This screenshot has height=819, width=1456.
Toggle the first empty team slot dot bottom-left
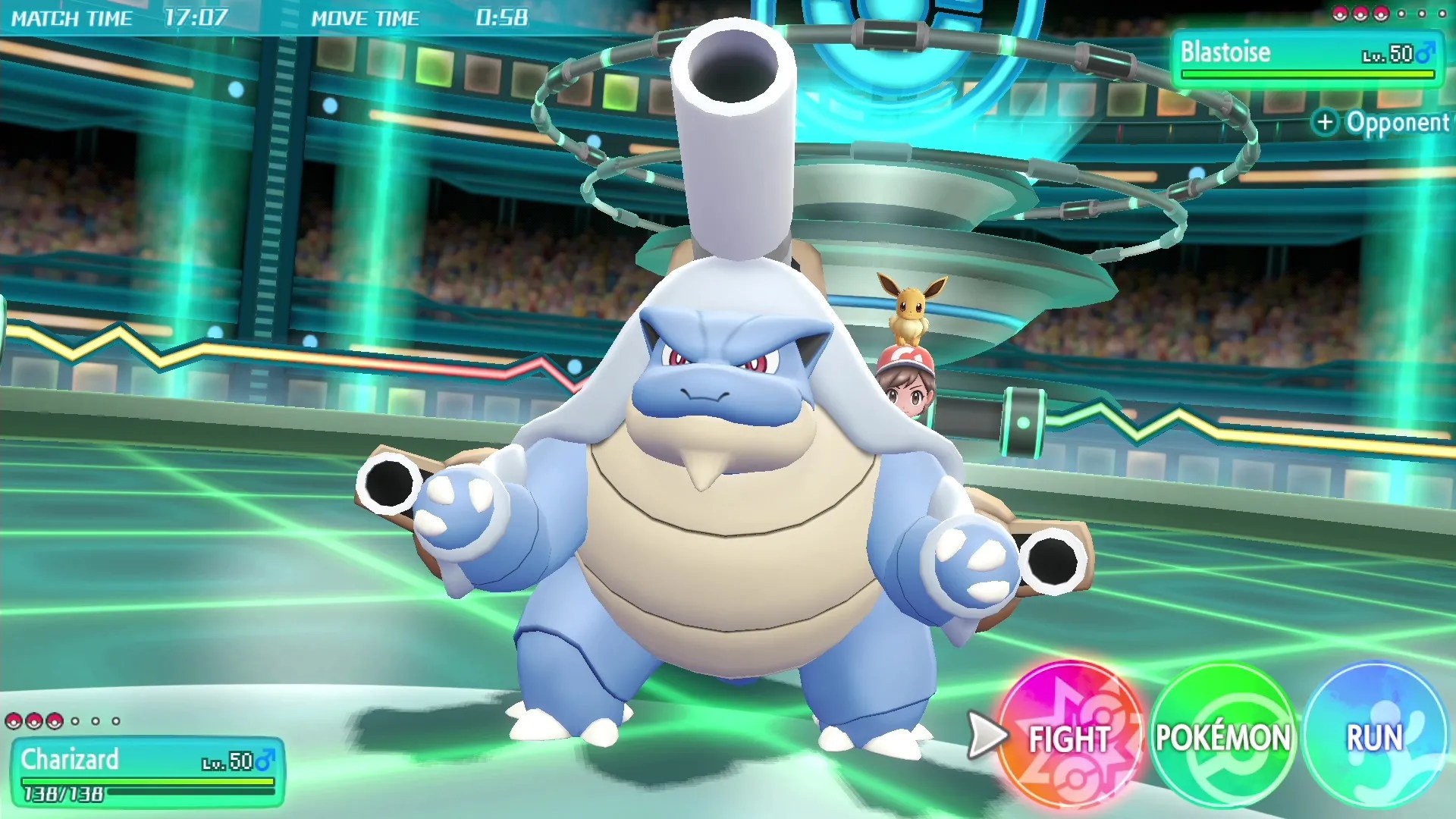pos(75,721)
